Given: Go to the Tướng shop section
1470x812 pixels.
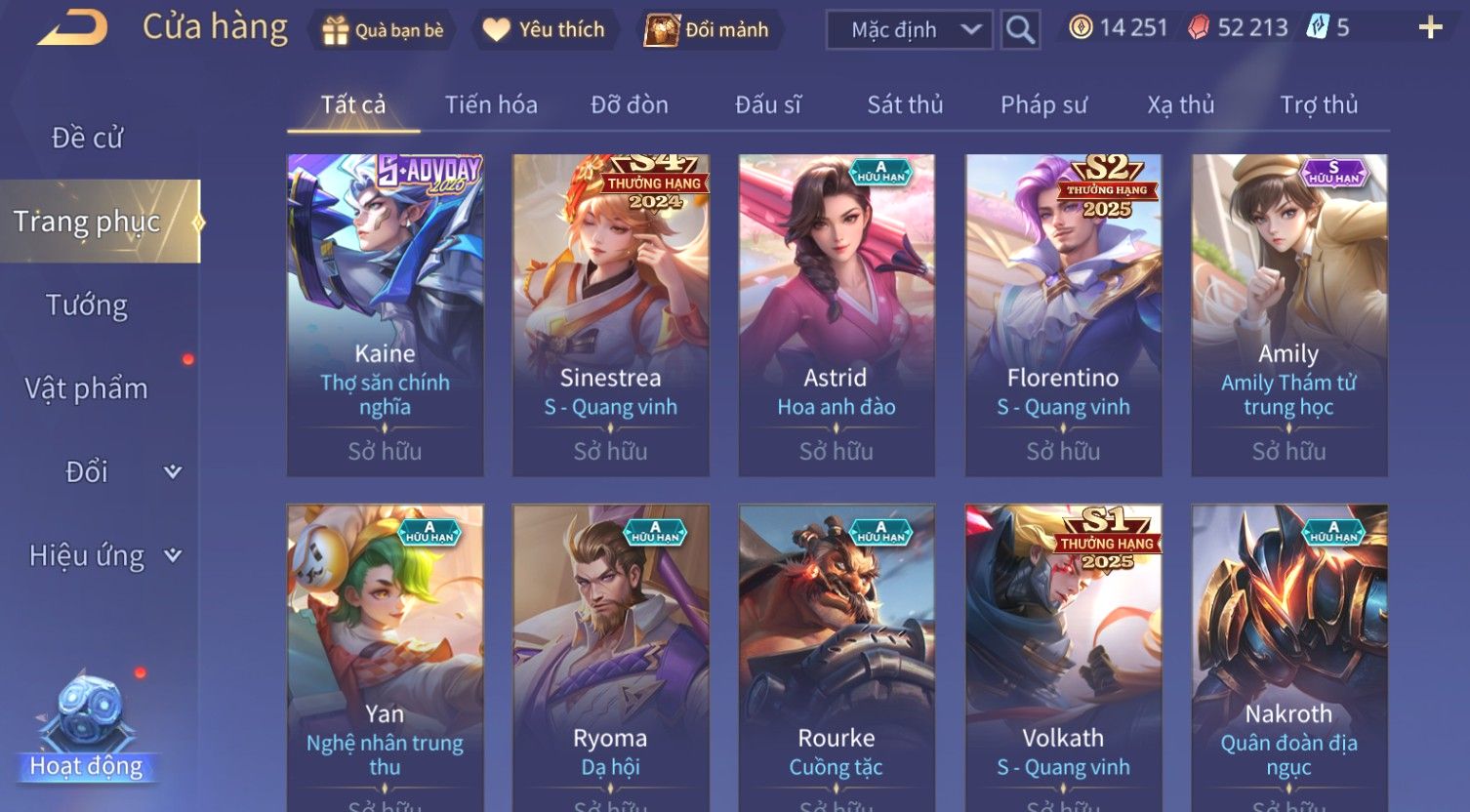Looking at the screenshot, I should click(87, 305).
